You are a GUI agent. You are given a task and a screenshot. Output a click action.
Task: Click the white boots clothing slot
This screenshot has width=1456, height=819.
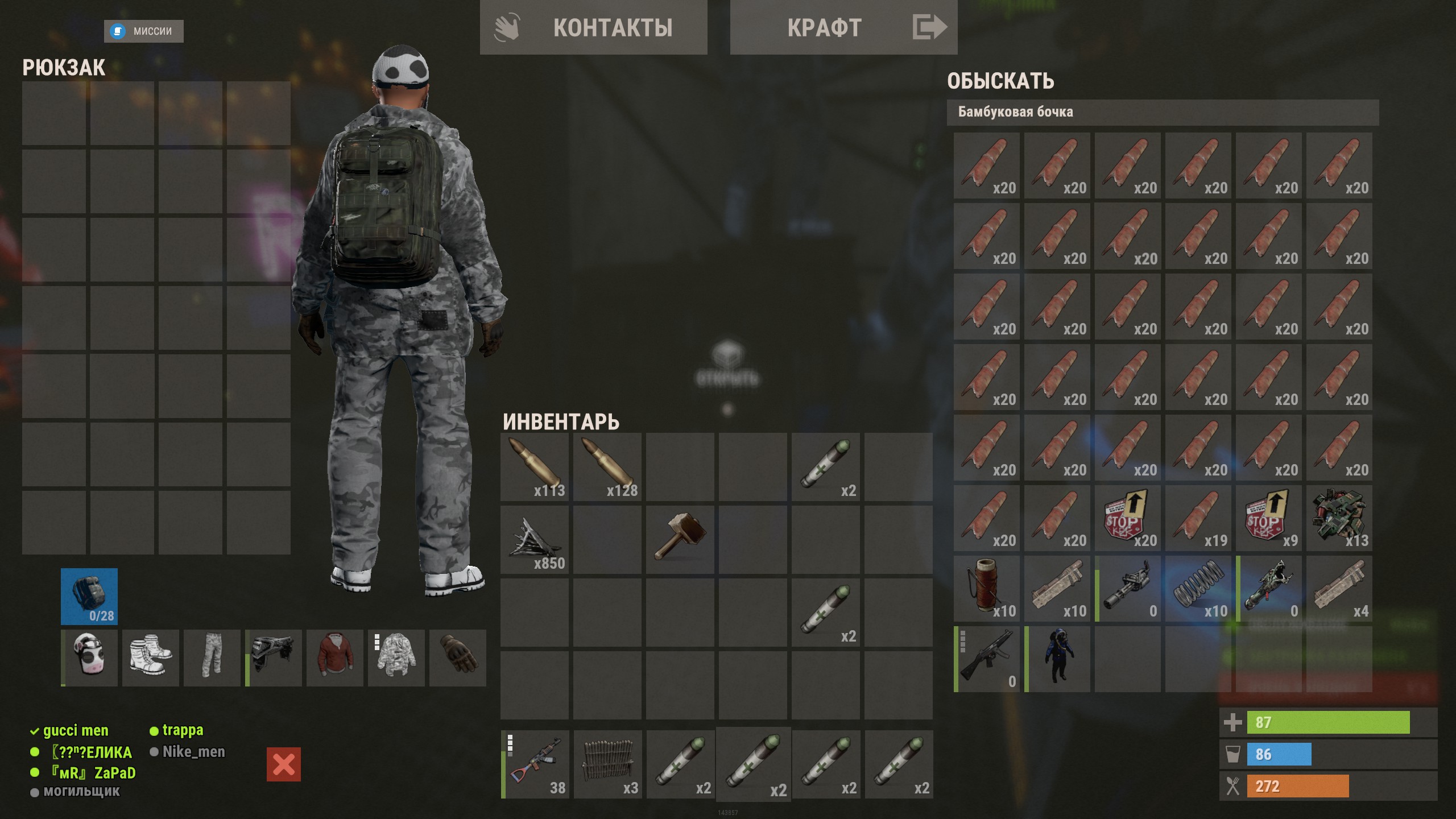pos(151,658)
